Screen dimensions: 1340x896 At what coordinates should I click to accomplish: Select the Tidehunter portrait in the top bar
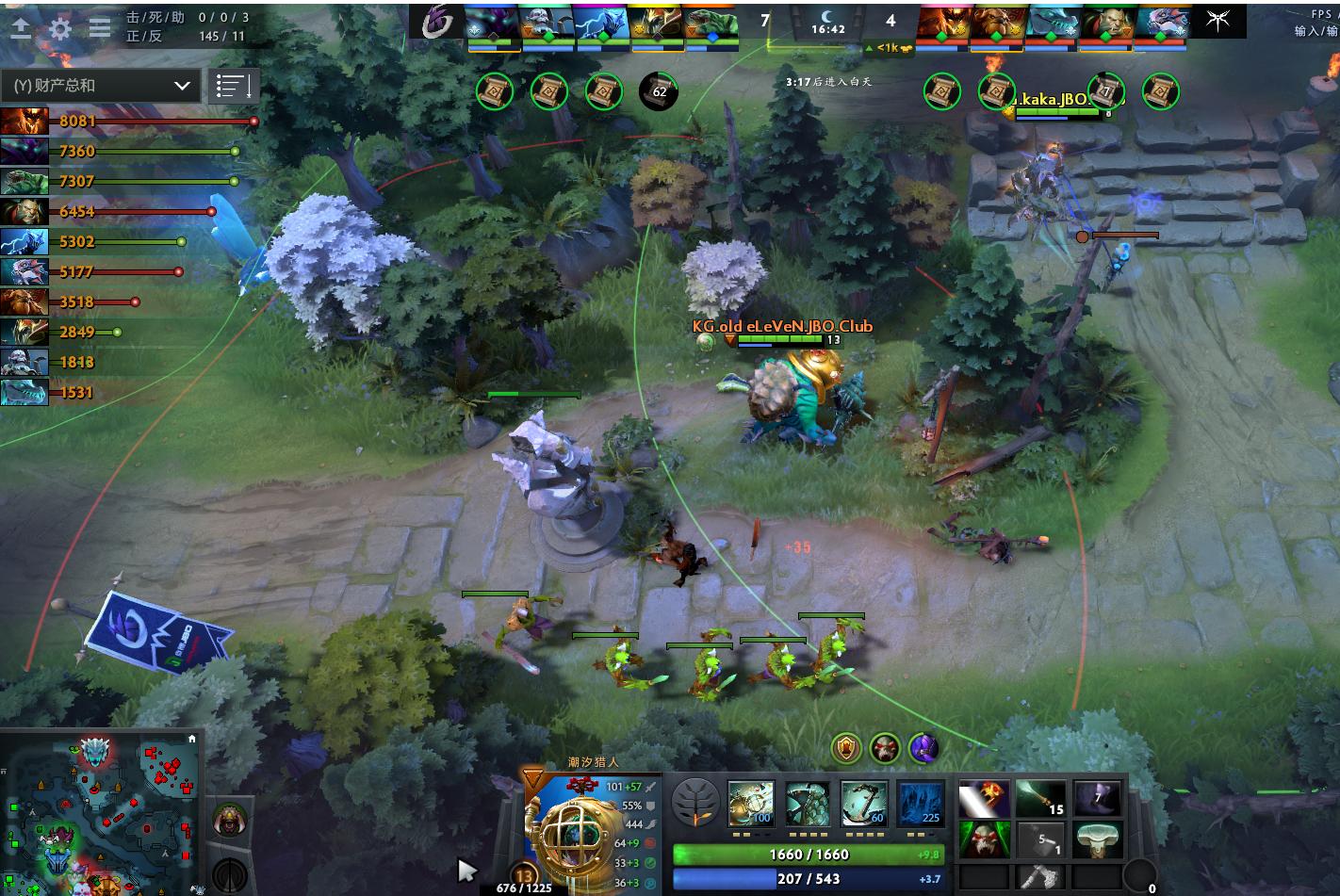coord(711,21)
